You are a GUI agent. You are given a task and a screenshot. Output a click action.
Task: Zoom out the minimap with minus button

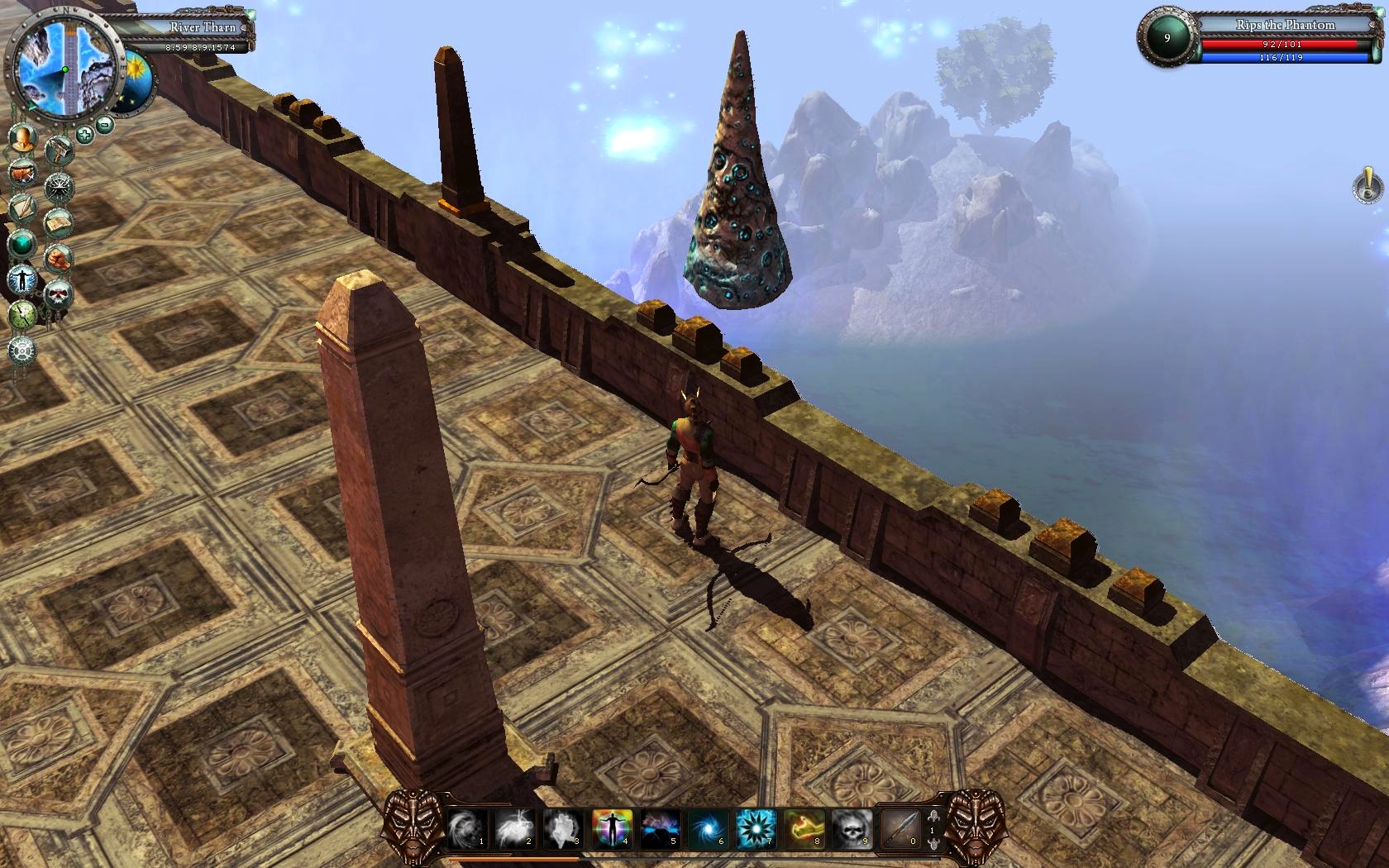pyautogui.click(x=104, y=126)
